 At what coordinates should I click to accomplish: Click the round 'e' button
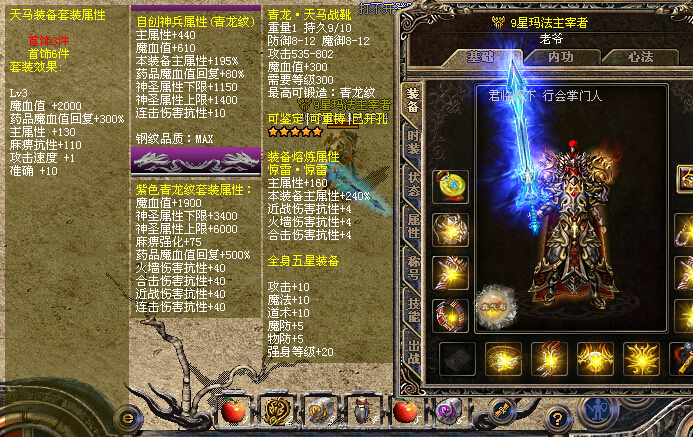127,416
